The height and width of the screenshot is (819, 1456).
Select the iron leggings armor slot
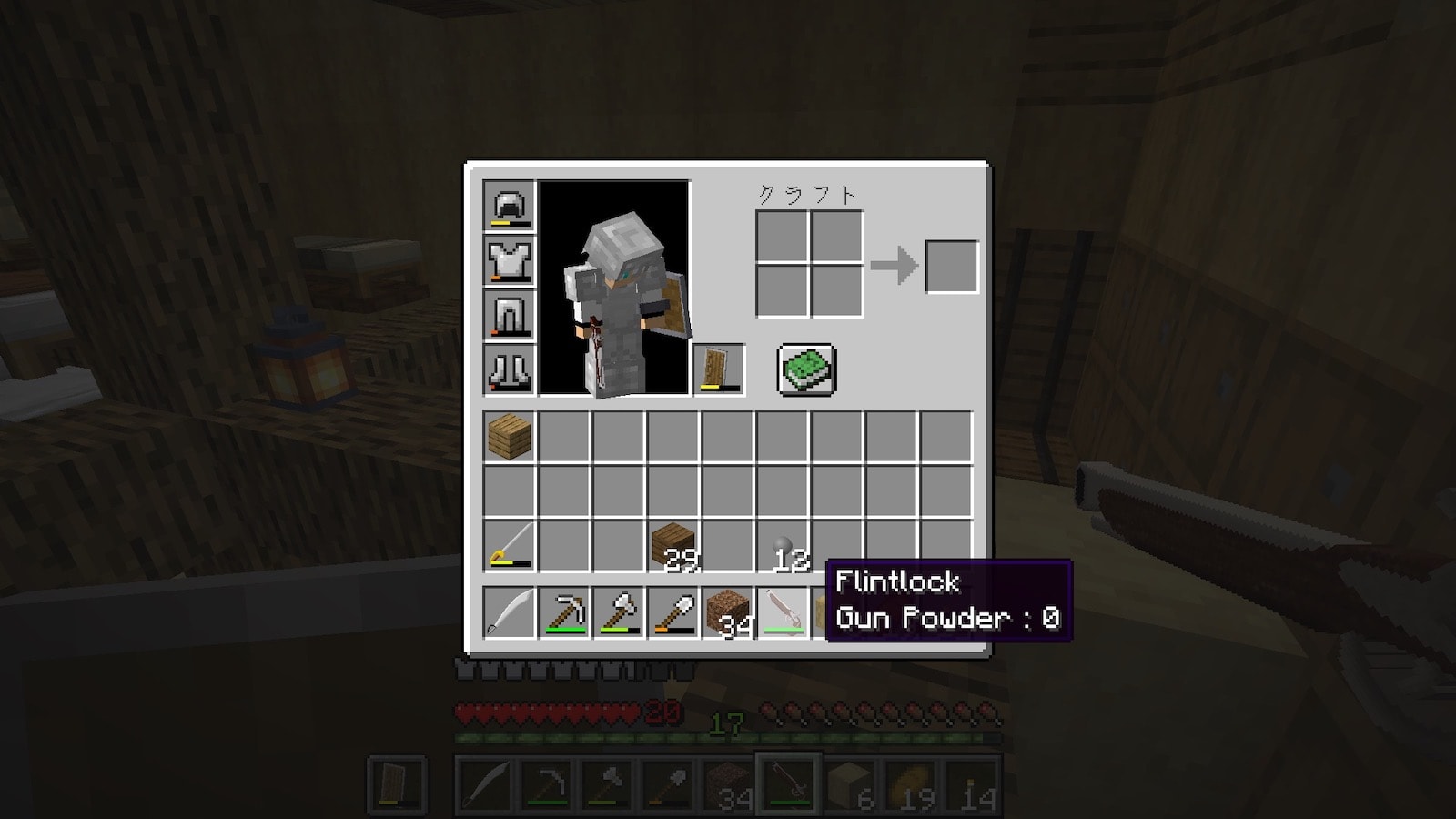click(x=510, y=315)
